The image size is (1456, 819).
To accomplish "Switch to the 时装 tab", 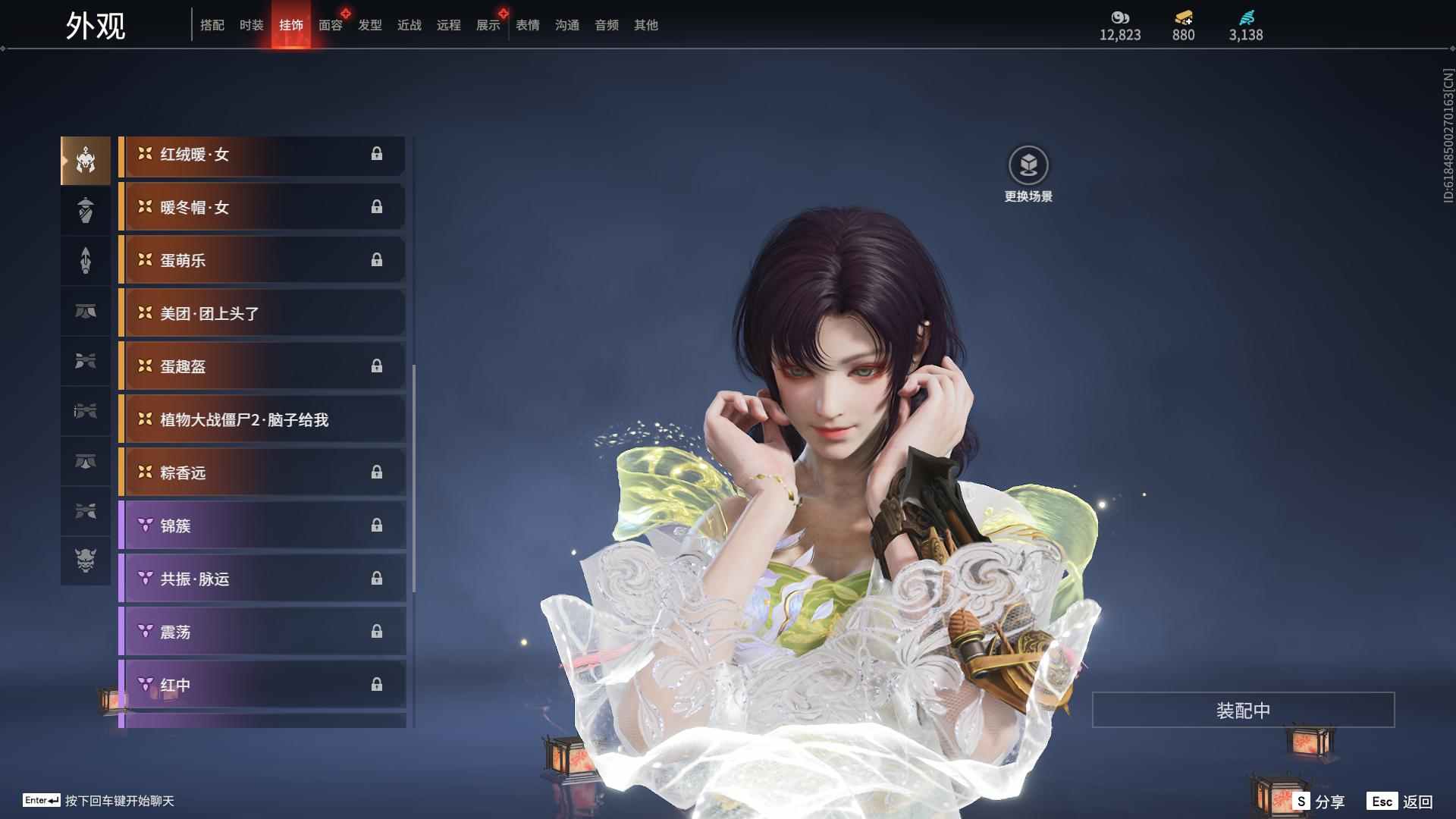I will tap(251, 25).
